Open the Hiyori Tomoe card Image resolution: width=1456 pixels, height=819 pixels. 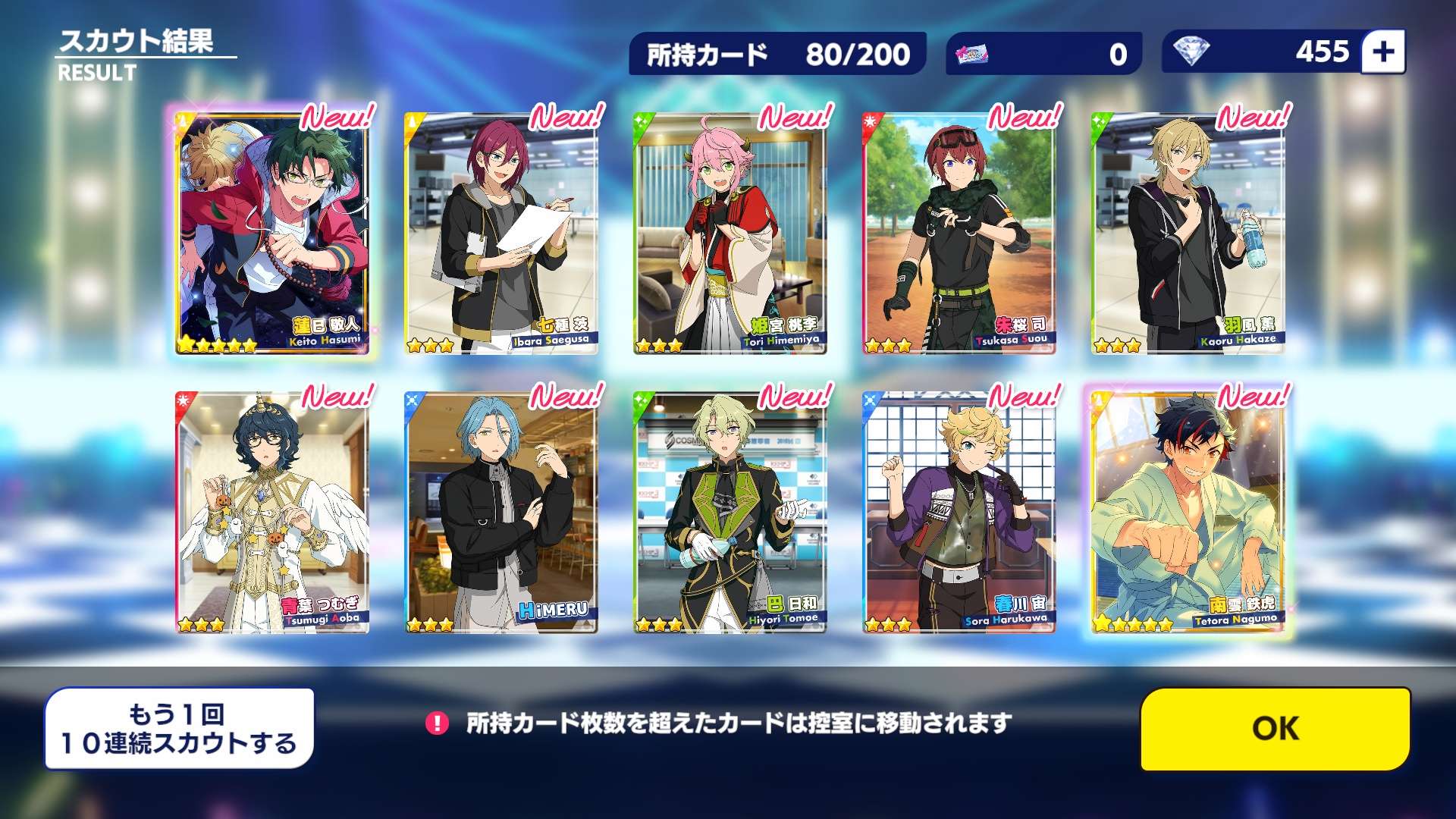point(730,513)
